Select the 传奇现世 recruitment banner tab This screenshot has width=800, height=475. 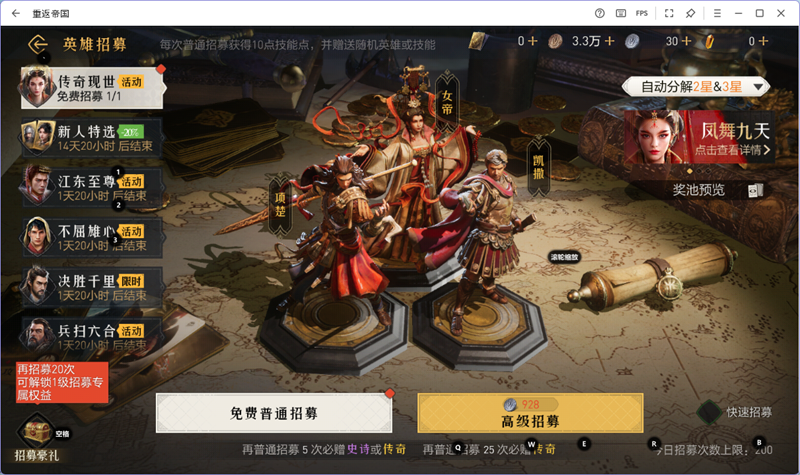pos(90,88)
